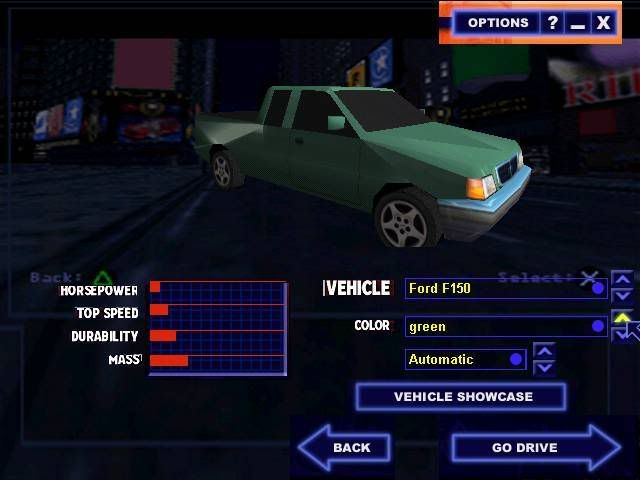Choose the previous vehicle with the up arrow
This screenshot has height=480, width=640.
pos(622,280)
